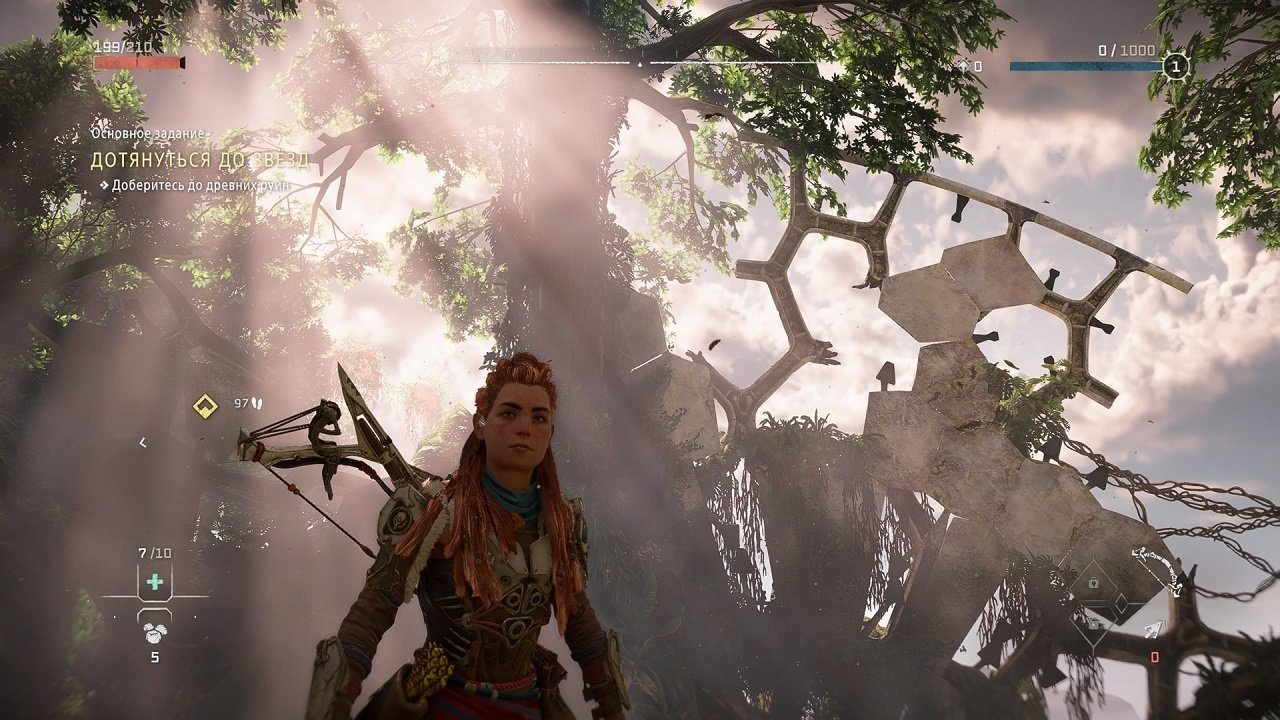Use the green cross medicine slot
Screen dimensions: 1280x720
tap(155, 582)
